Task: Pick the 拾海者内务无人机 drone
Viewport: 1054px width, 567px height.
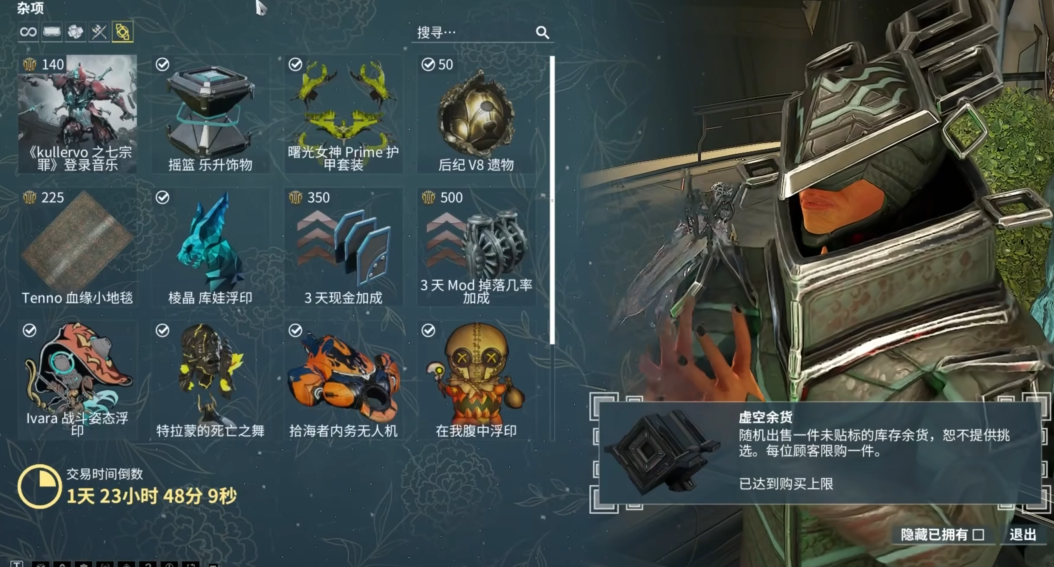Action: pyautogui.click(x=343, y=380)
